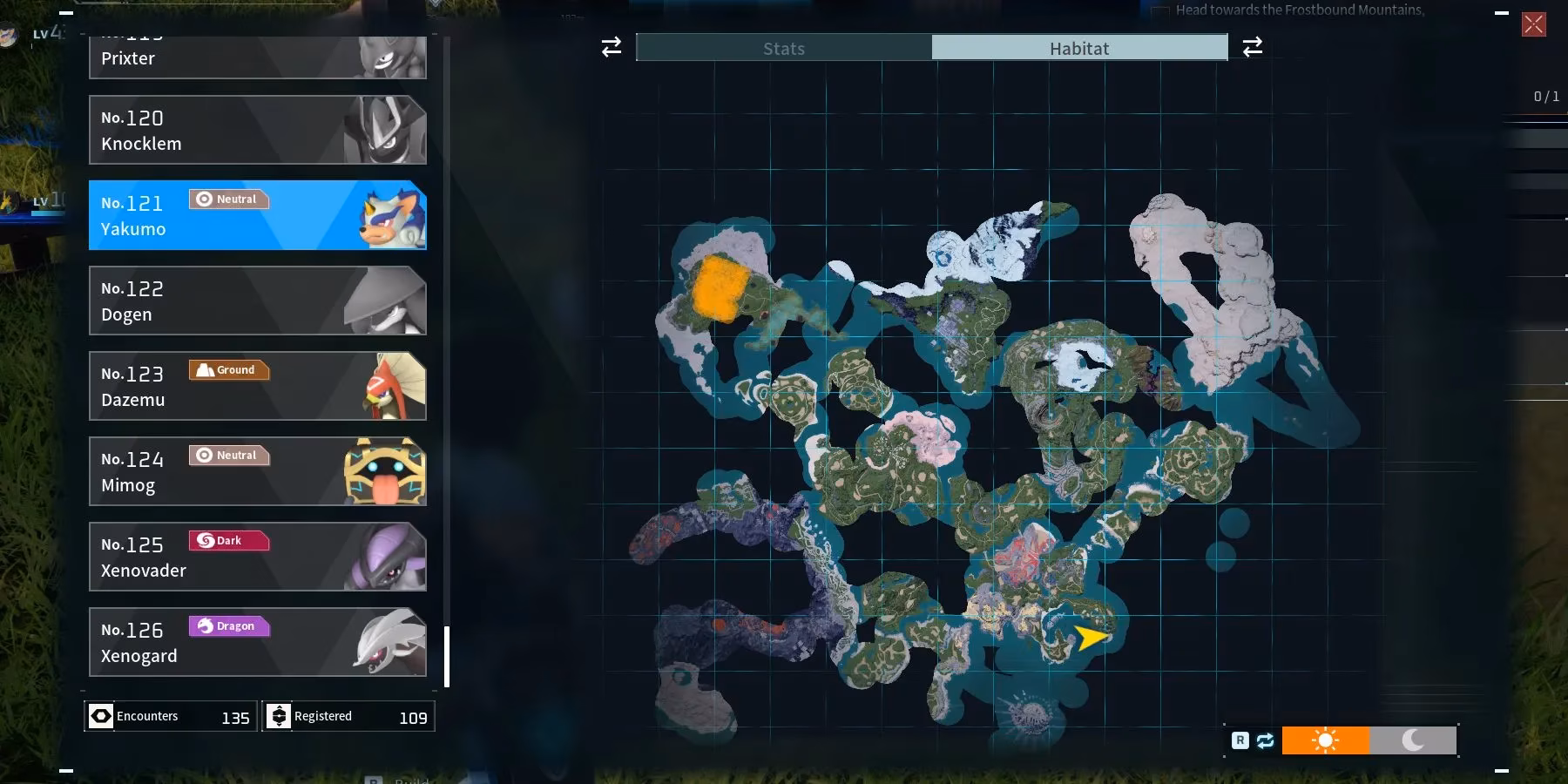Click the swap arrows right of Habitat
Screen dimensions: 1568x784
[x=1252, y=47]
